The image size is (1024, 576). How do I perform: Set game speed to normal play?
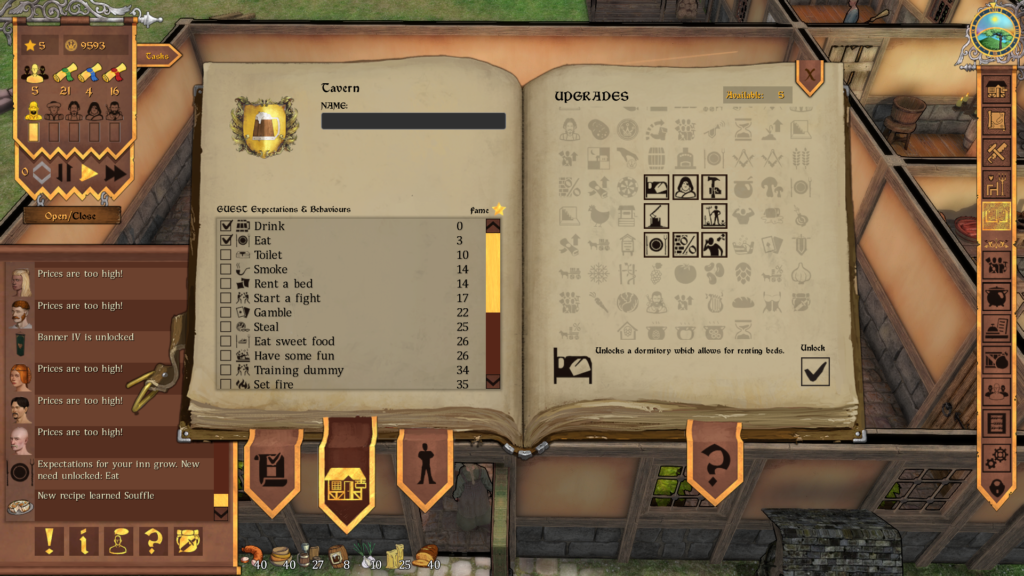coord(89,173)
